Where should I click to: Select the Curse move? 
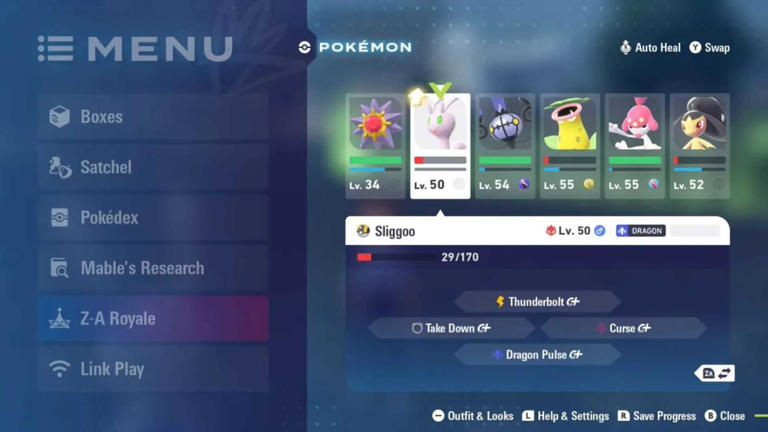624,328
